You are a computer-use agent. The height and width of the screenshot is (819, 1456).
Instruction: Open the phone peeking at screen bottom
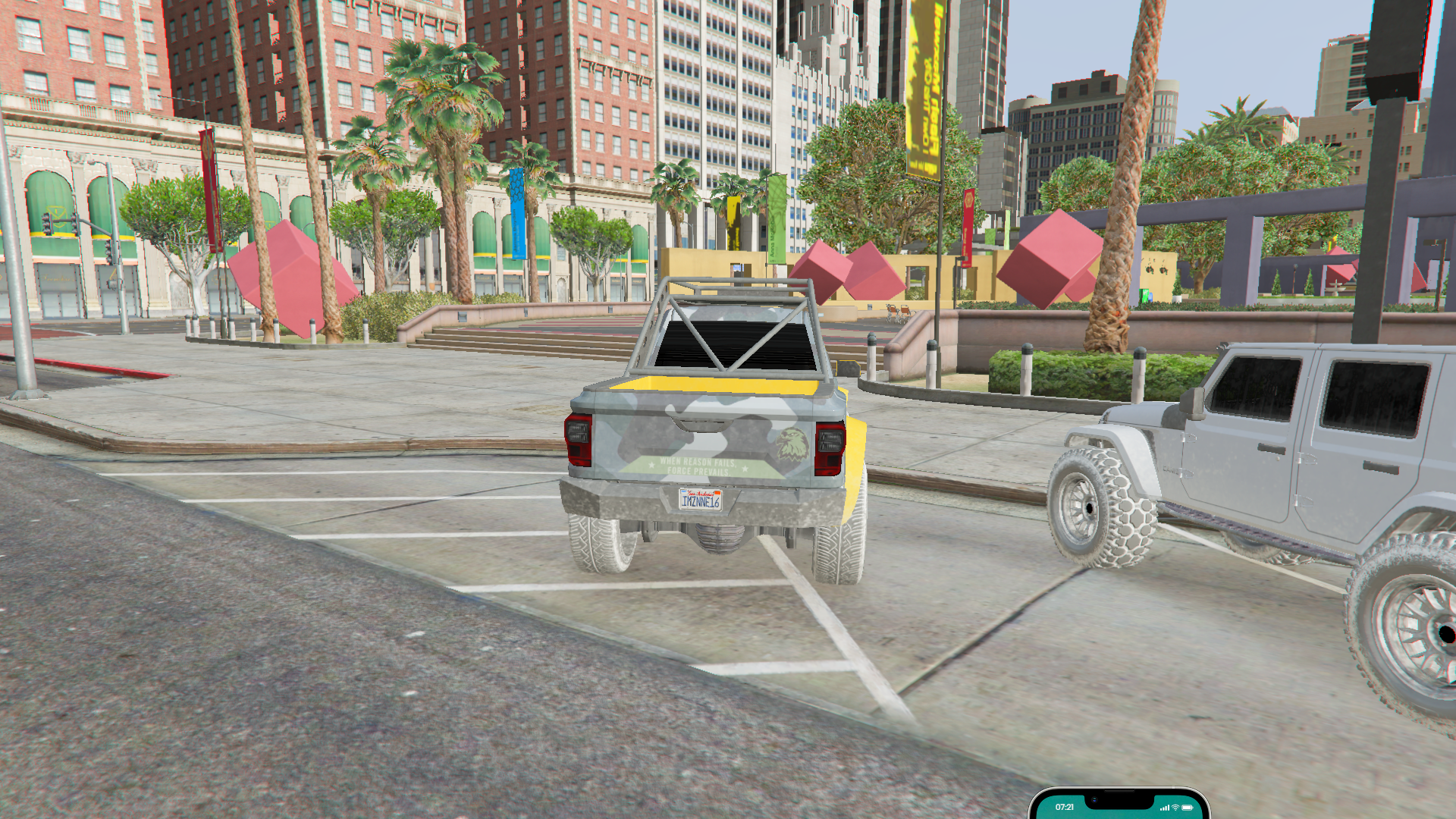point(1119,805)
